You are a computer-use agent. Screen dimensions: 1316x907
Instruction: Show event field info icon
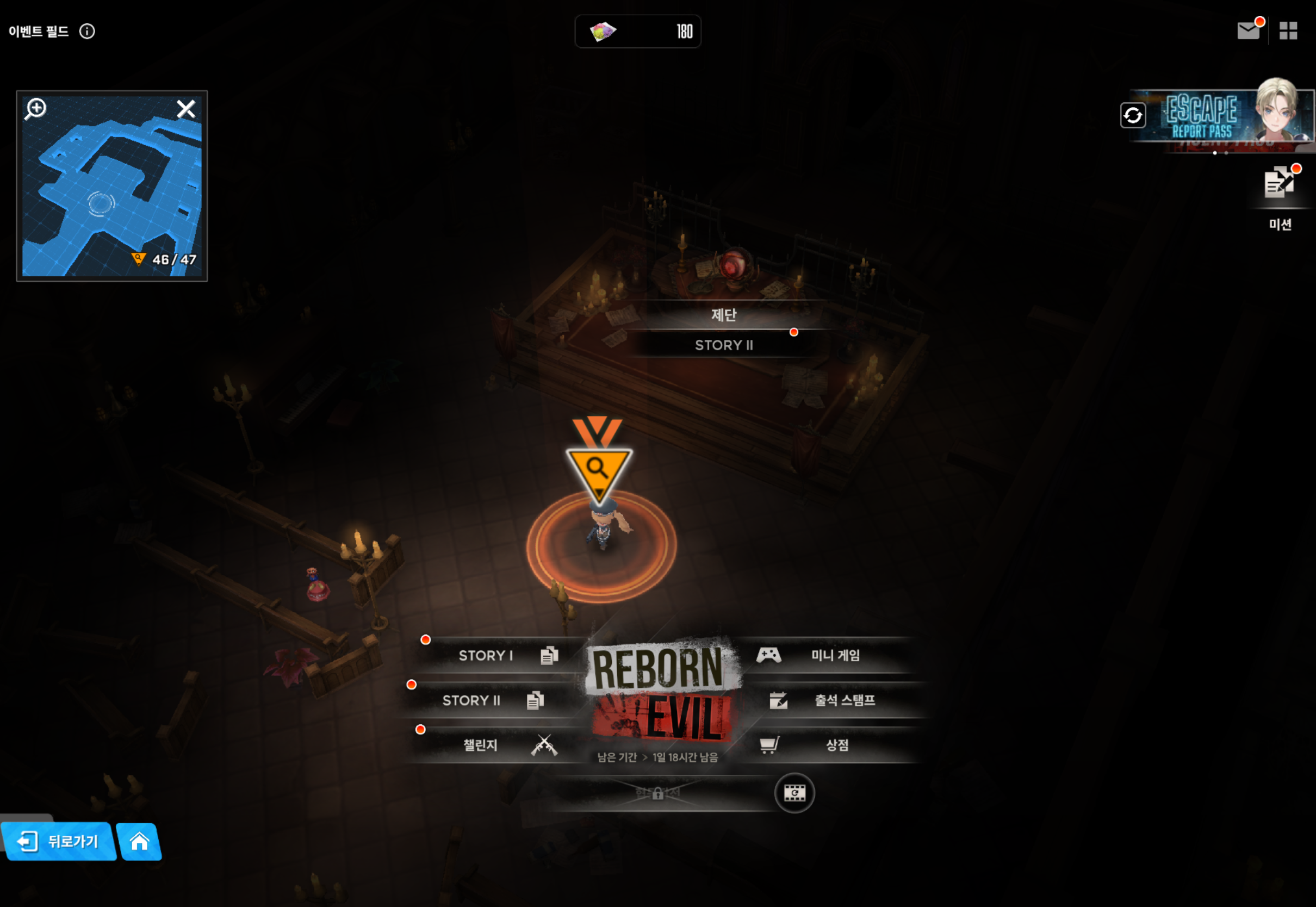coord(87,31)
